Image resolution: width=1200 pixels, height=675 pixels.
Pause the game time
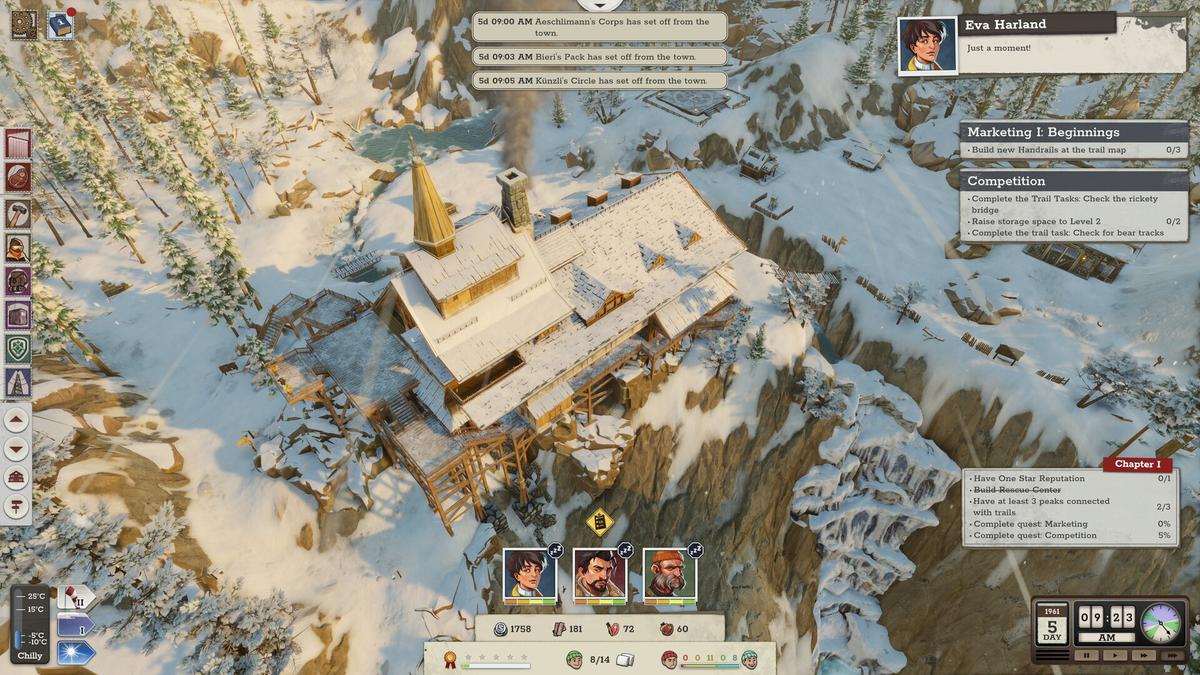(x=1085, y=655)
